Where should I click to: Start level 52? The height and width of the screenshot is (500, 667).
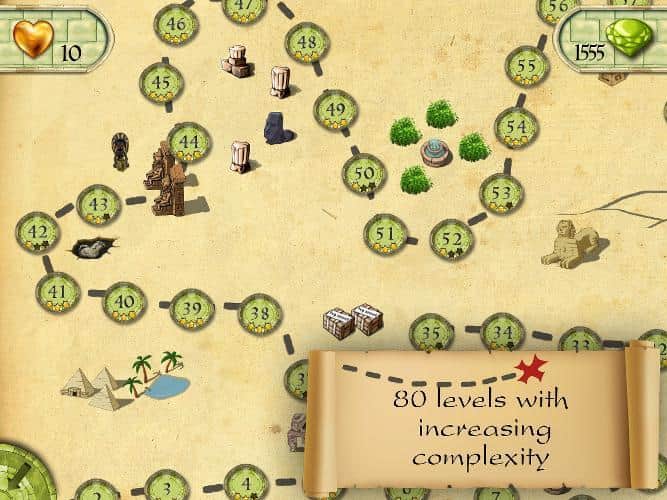(x=452, y=239)
